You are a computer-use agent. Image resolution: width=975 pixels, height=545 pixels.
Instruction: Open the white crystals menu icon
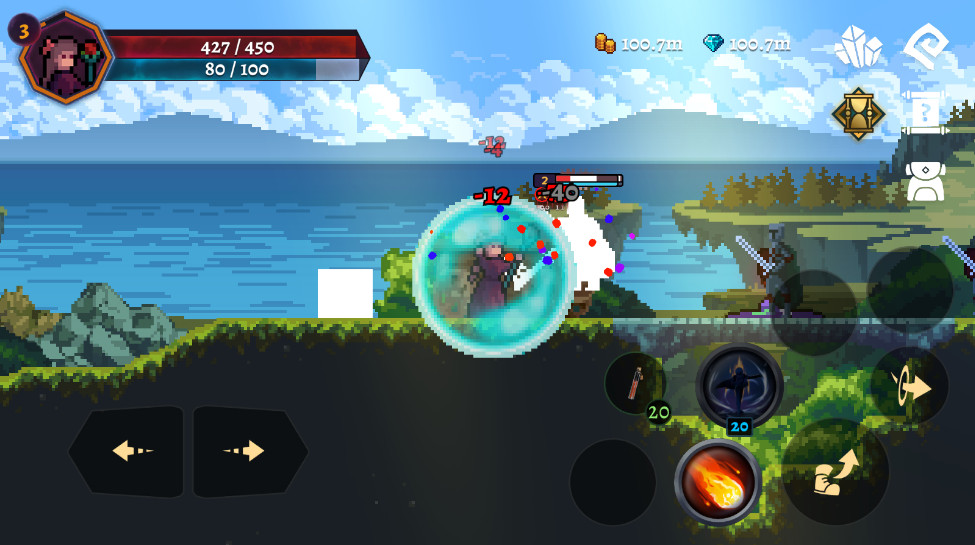(x=858, y=47)
